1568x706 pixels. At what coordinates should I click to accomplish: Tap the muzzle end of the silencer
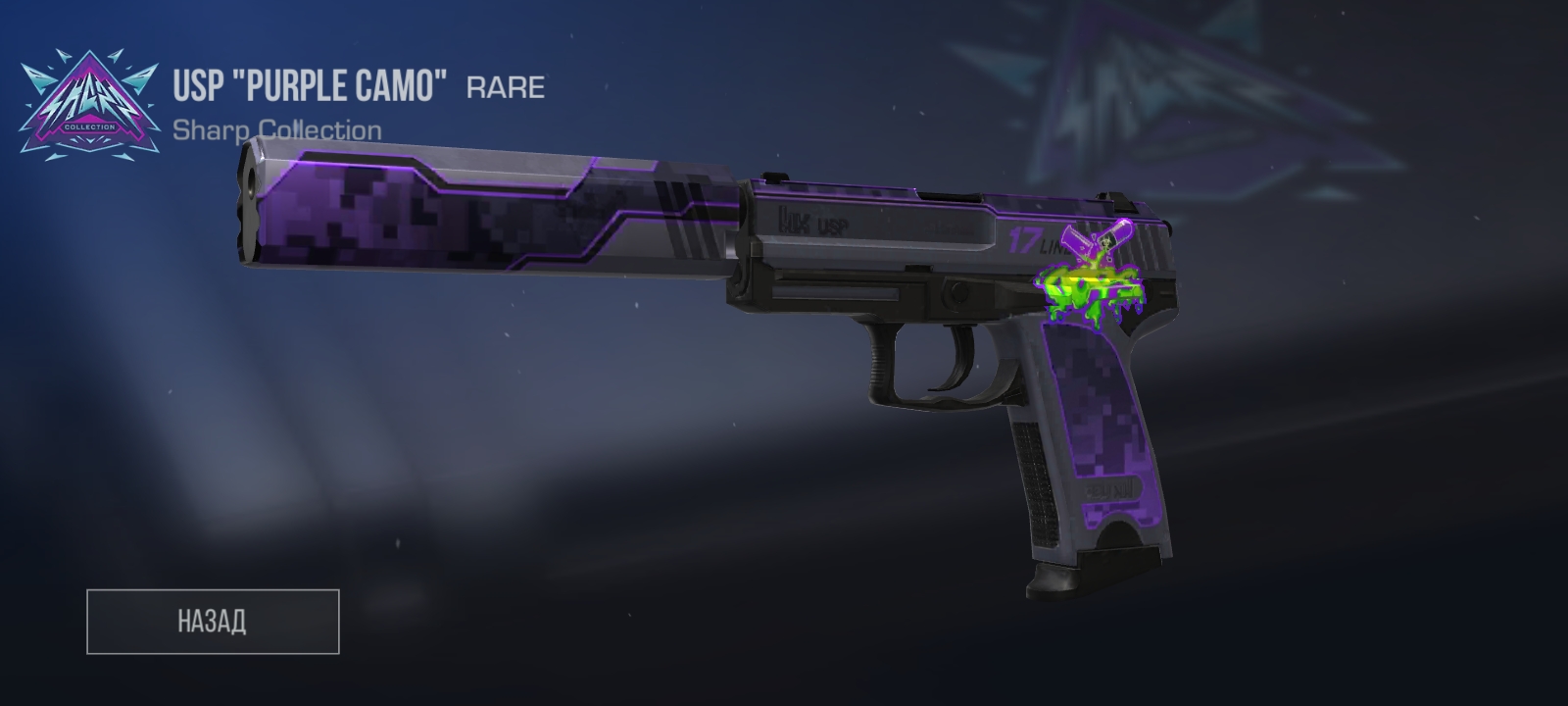tap(253, 191)
